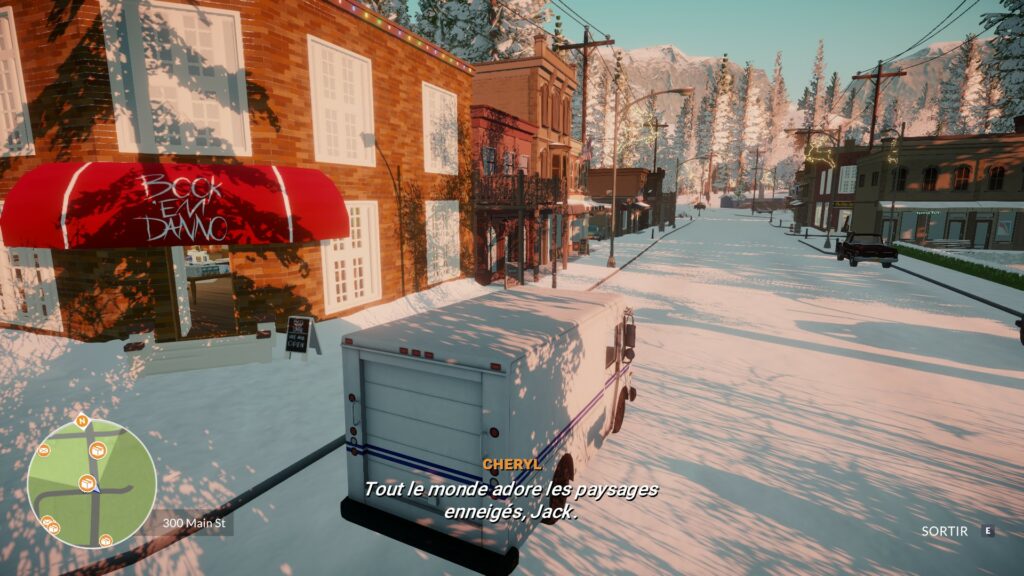This screenshot has width=1024, height=576.
Task: Select the package marker beside the player arrow
Action: (86, 484)
